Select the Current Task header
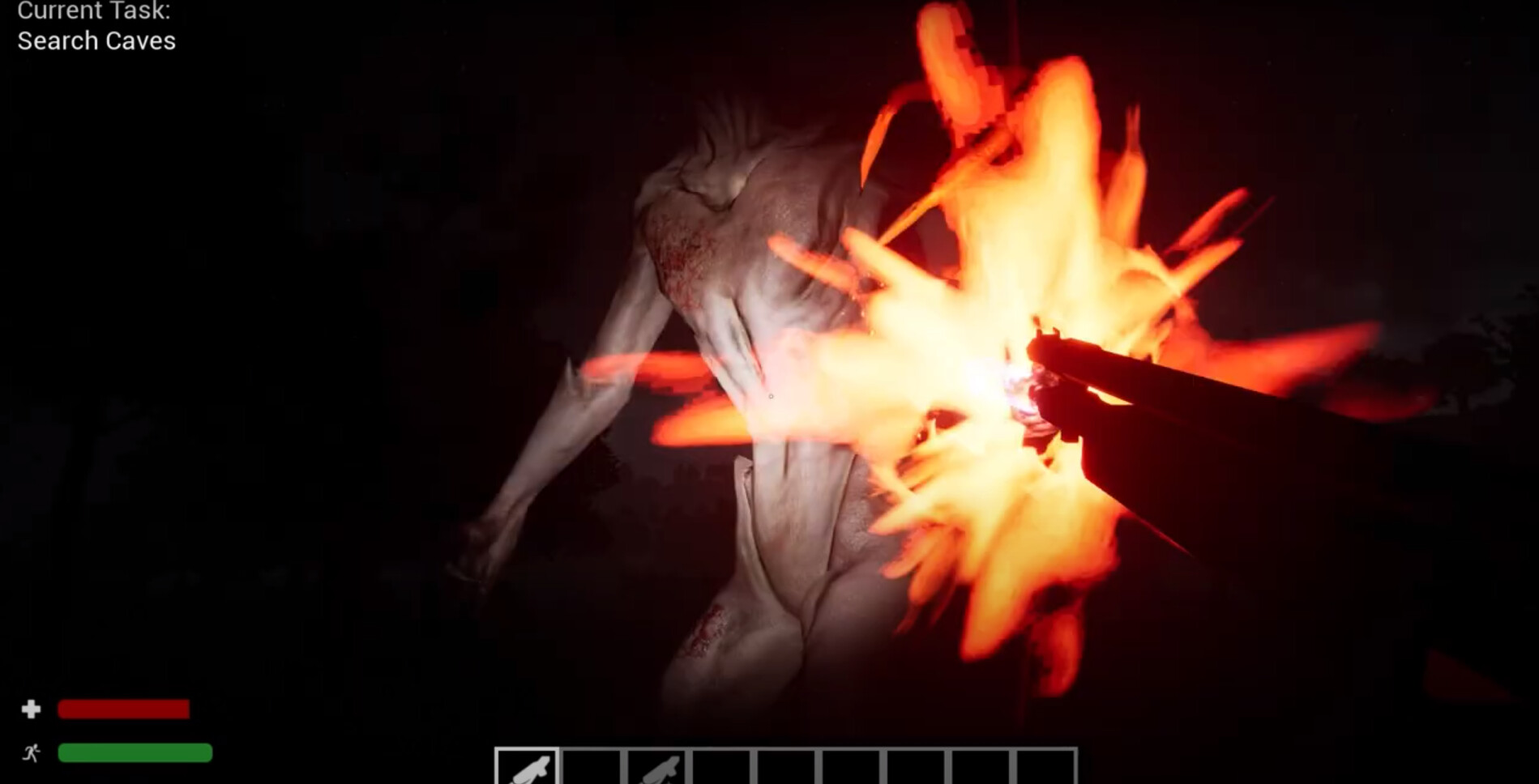The image size is (1539, 784). [x=96, y=11]
